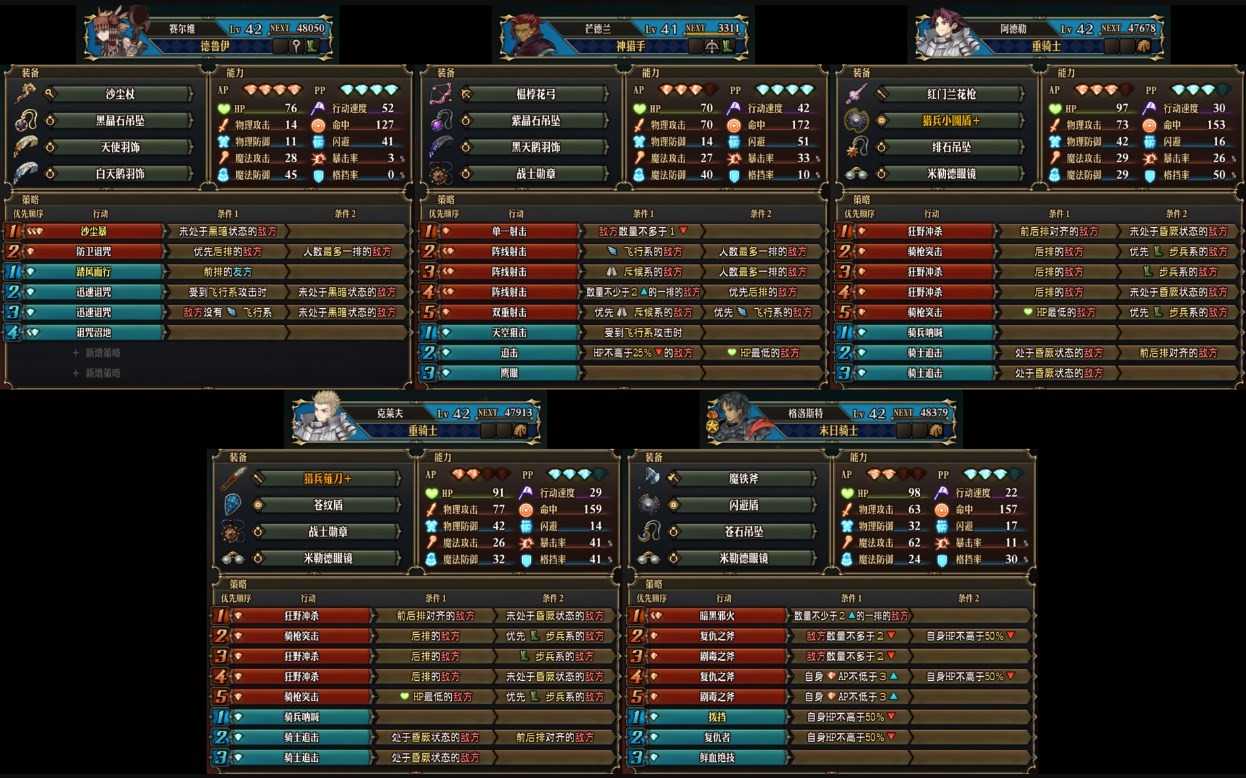The width and height of the screenshot is (1246, 778).
Task: Select the 骑兵呐喊 tactic under 阿德勒
Action: [925, 333]
